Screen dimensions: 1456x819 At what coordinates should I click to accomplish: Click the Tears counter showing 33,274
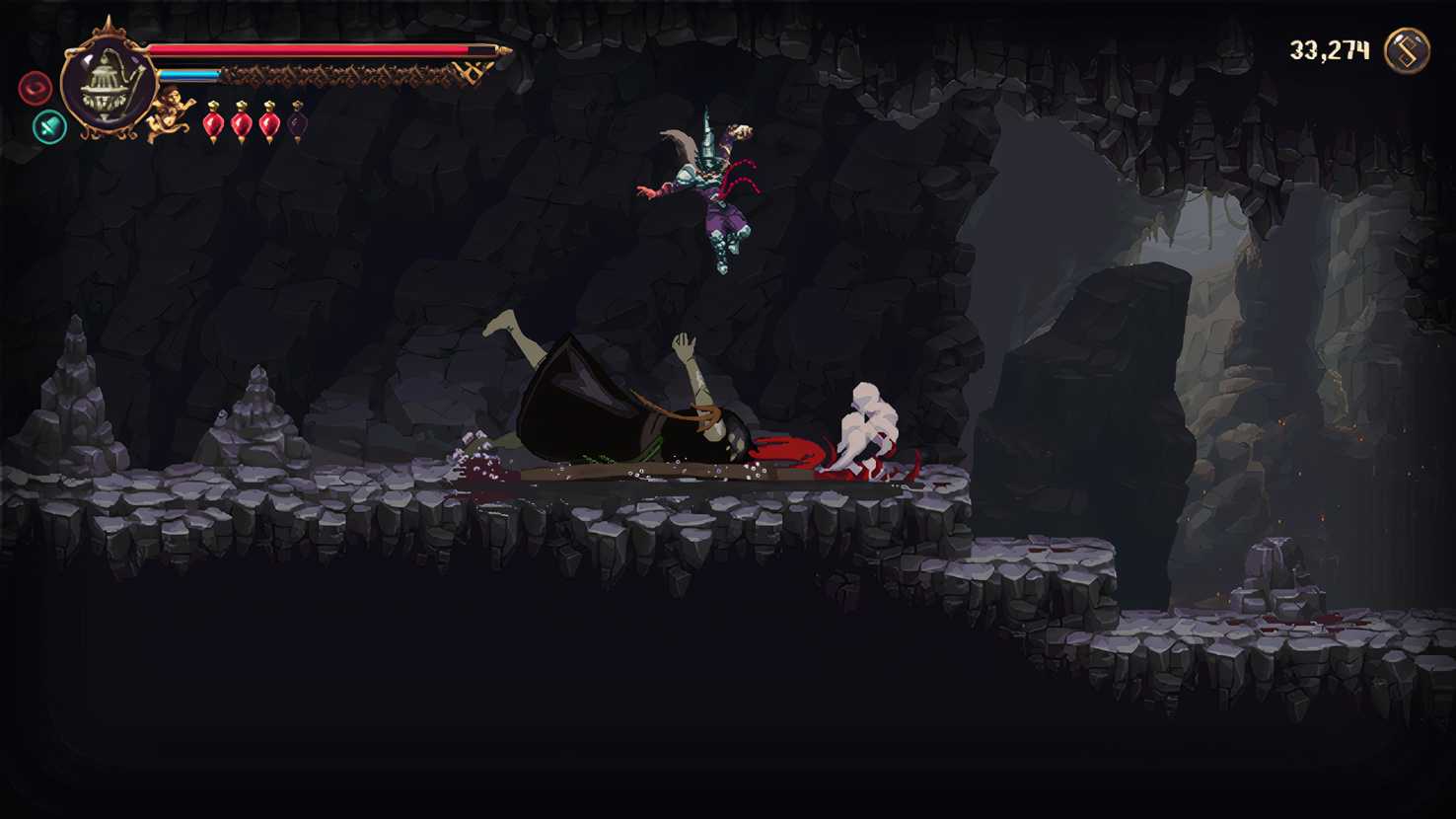pyautogui.click(x=1329, y=47)
